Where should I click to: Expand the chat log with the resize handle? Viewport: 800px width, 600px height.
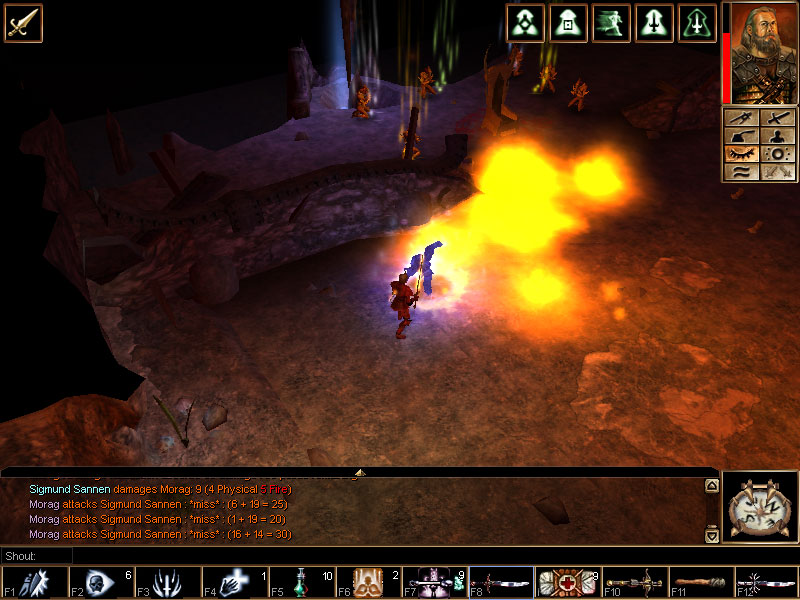tap(360, 471)
